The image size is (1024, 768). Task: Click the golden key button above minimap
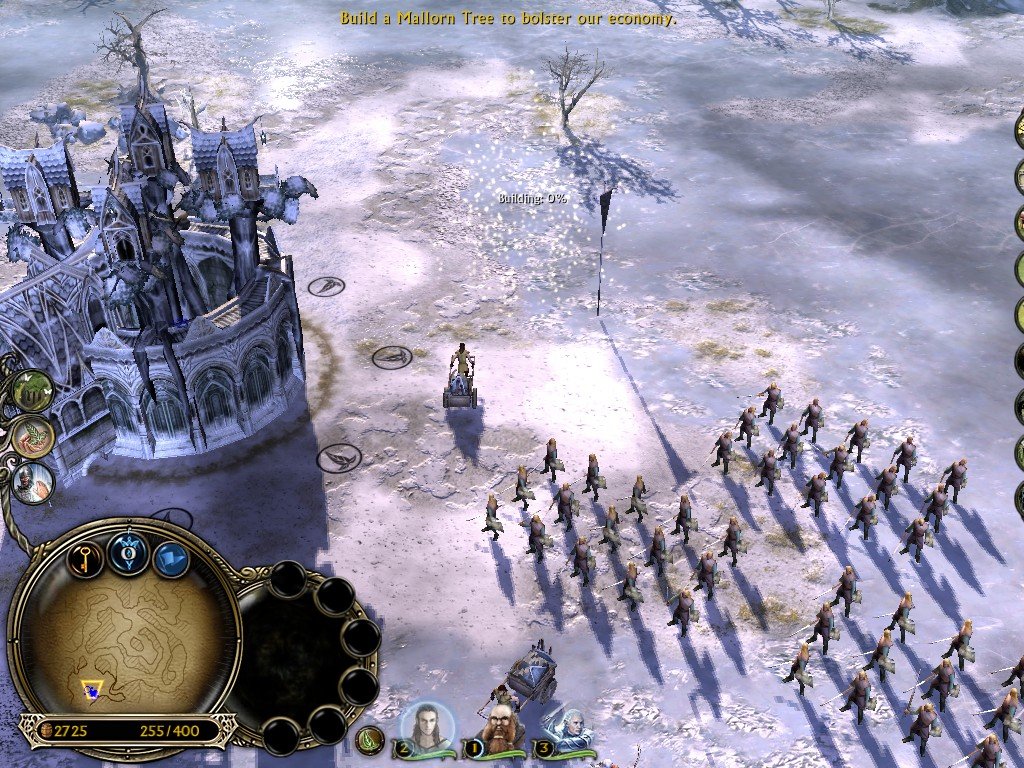click(x=86, y=557)
